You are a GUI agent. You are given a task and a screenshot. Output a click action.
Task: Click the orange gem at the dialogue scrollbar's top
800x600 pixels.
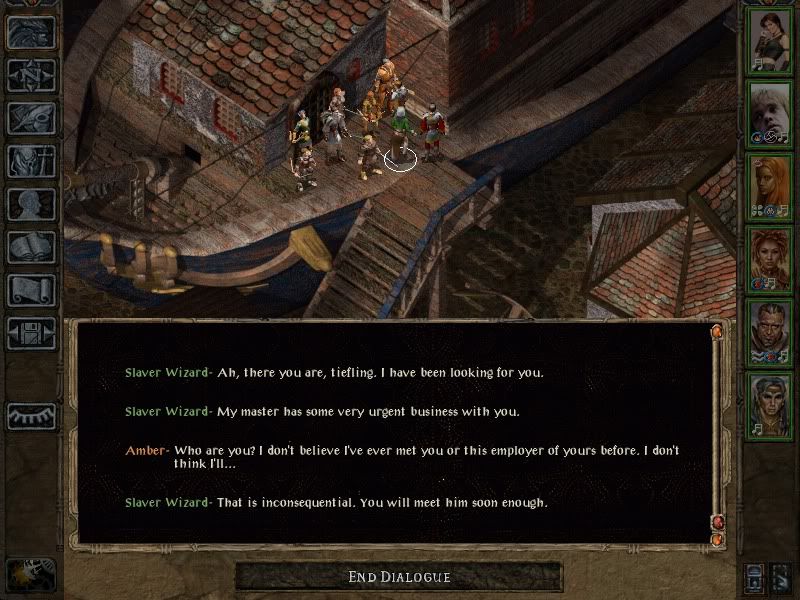pyautogui.click(x=716, y=331)
